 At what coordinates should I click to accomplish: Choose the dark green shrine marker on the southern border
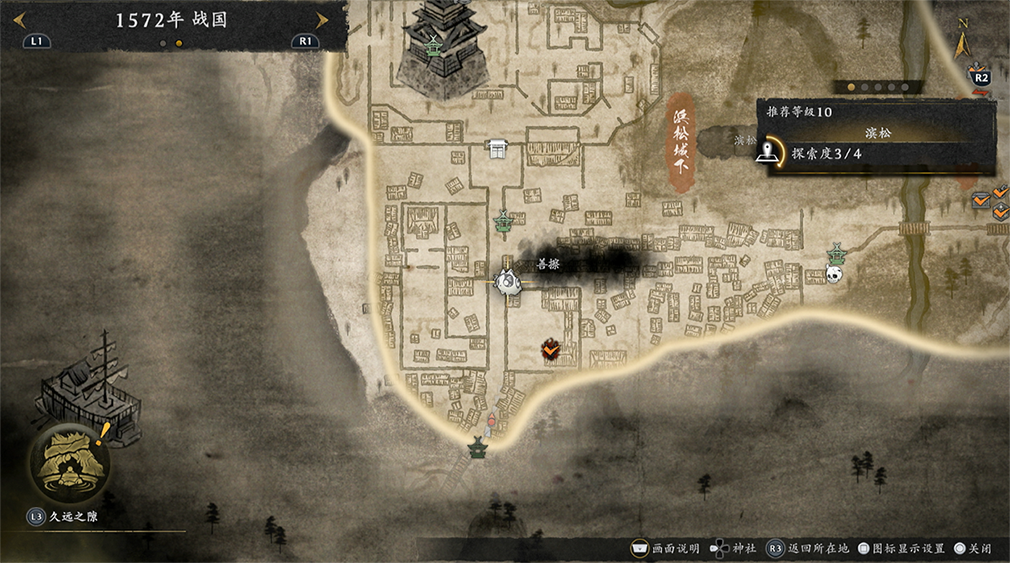[479, 446]
